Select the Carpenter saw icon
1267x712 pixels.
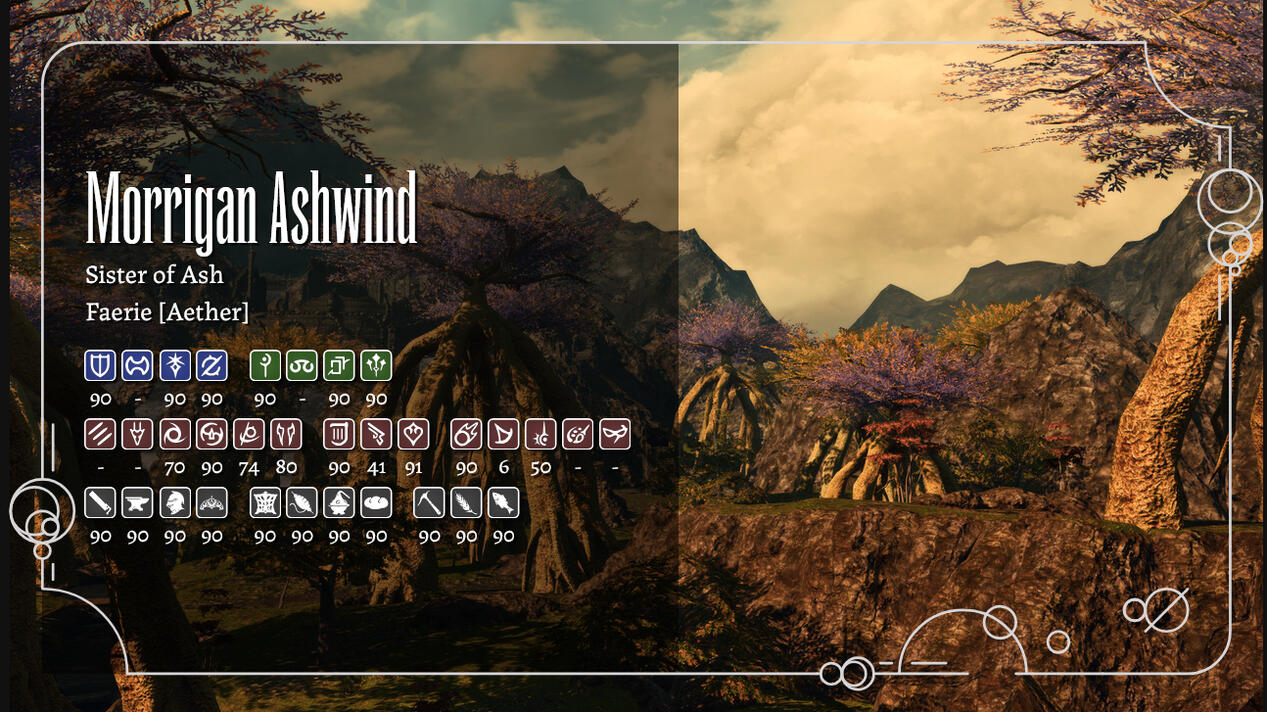click(x=100, y=502)
